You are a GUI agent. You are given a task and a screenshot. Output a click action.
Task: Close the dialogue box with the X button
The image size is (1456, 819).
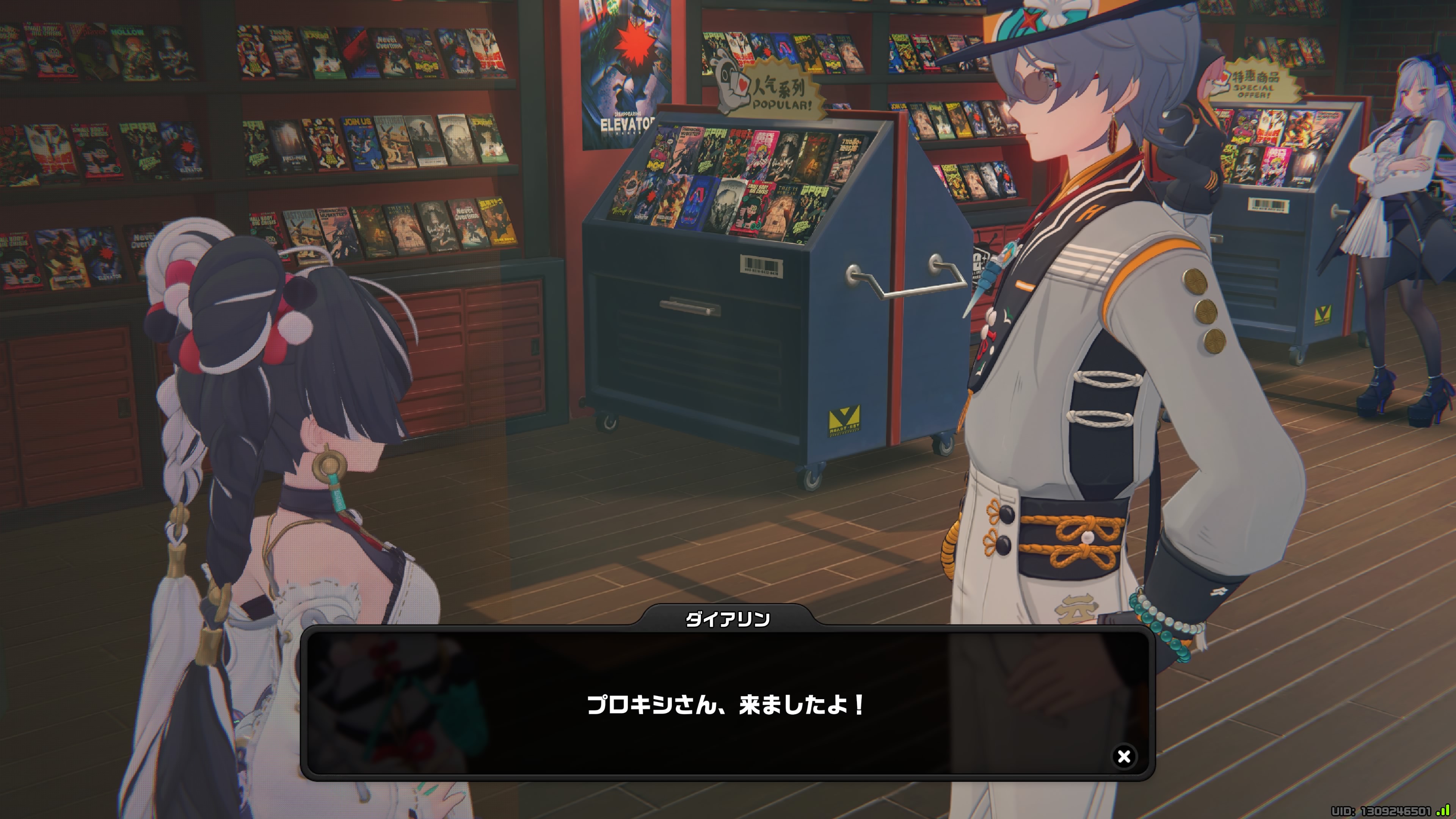click(x=1123, y=756)
